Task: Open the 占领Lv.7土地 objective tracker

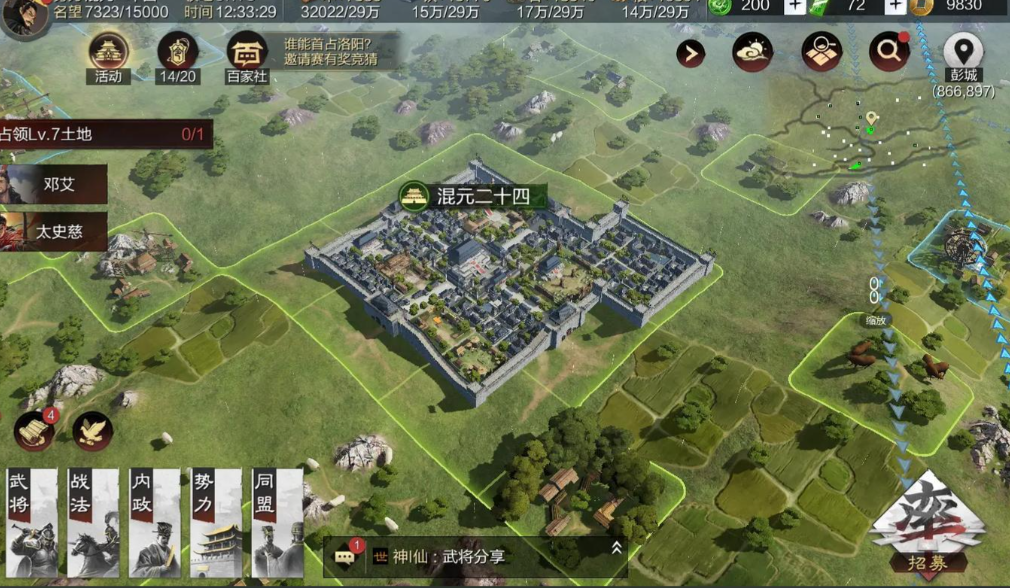Action: click(x=105, y=134)
